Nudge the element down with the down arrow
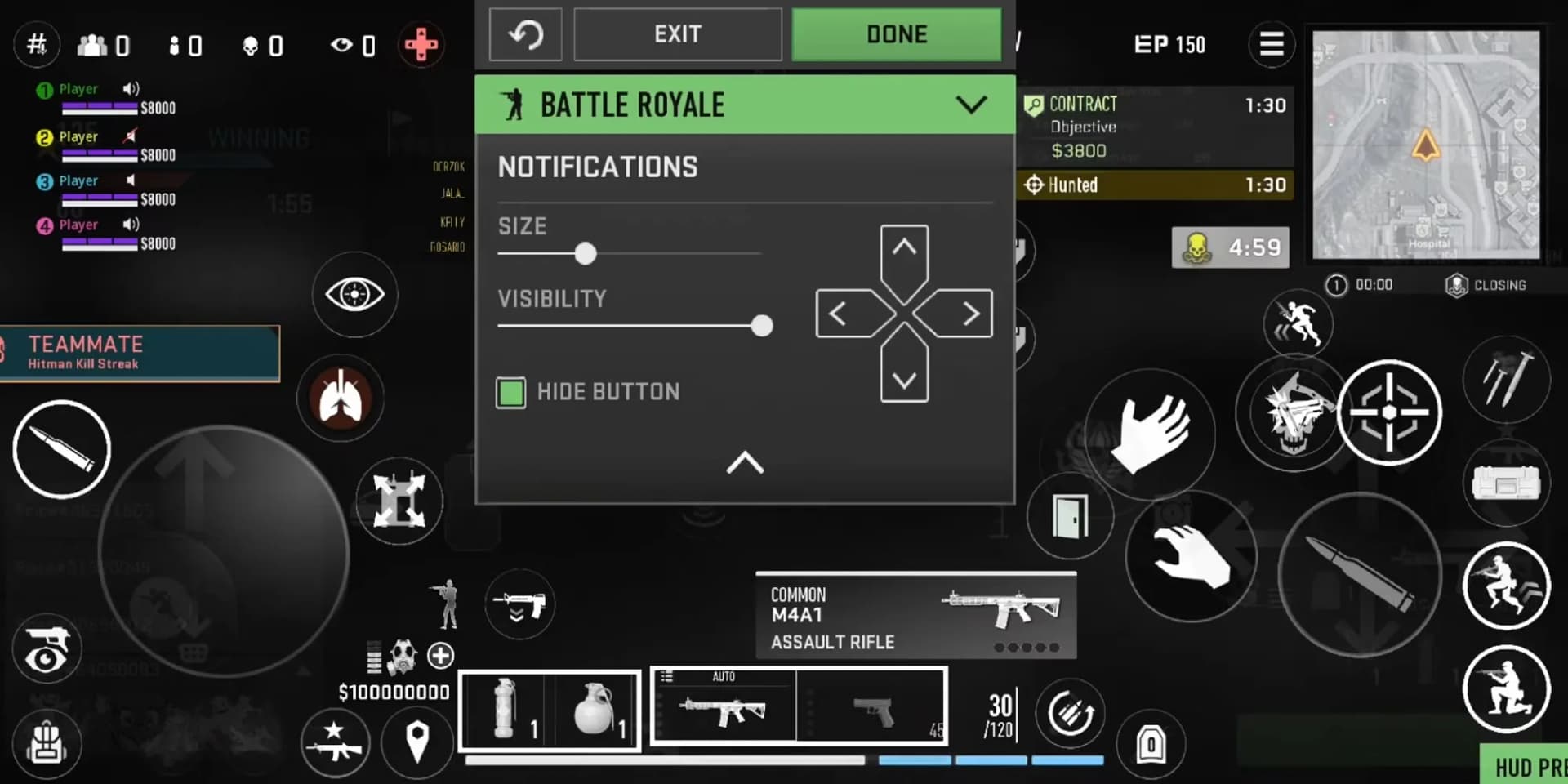Screen dimensions: 1568x784 904,379
